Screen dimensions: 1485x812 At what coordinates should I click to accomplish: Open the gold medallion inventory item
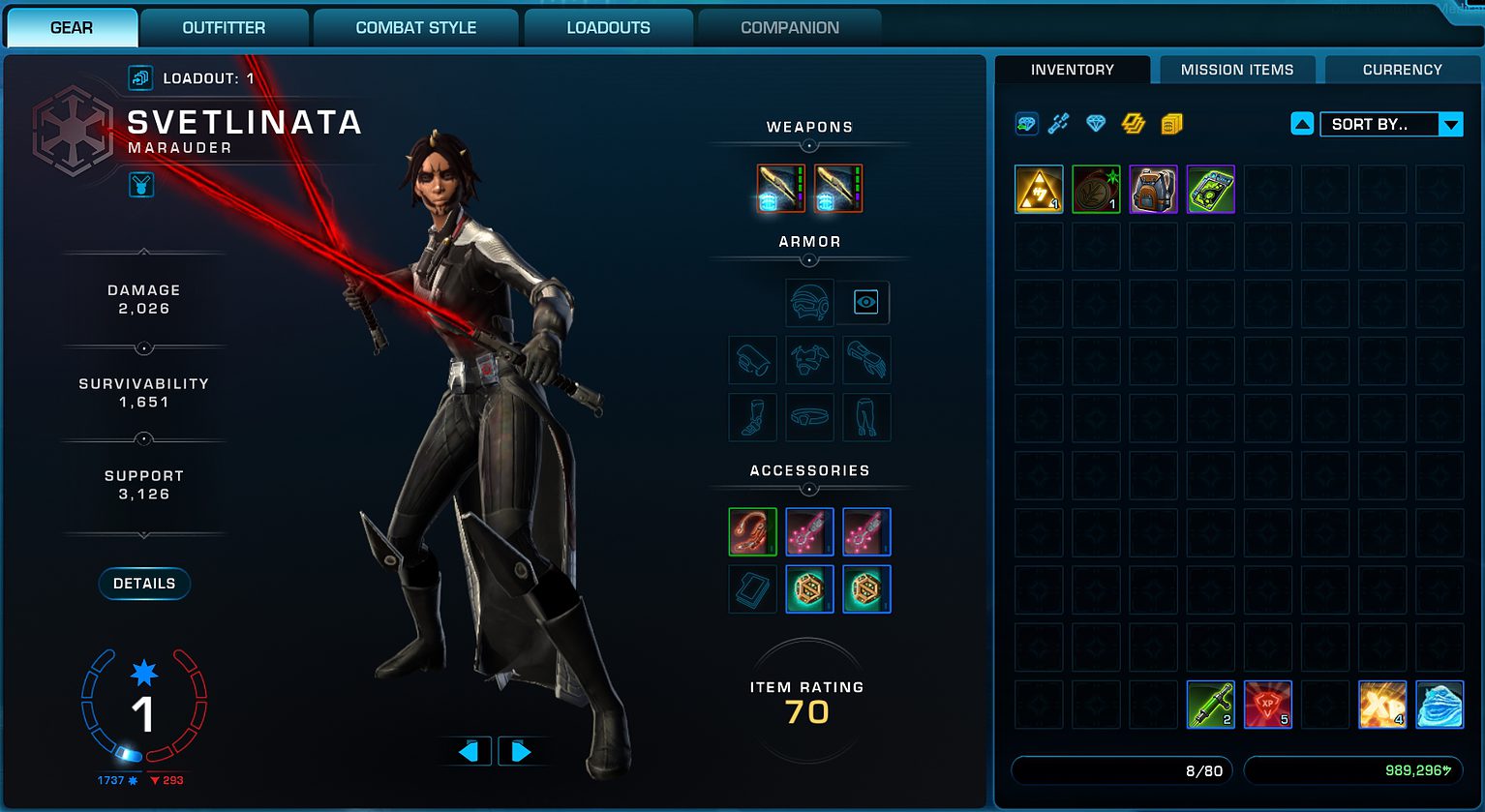click(1096, 190)
